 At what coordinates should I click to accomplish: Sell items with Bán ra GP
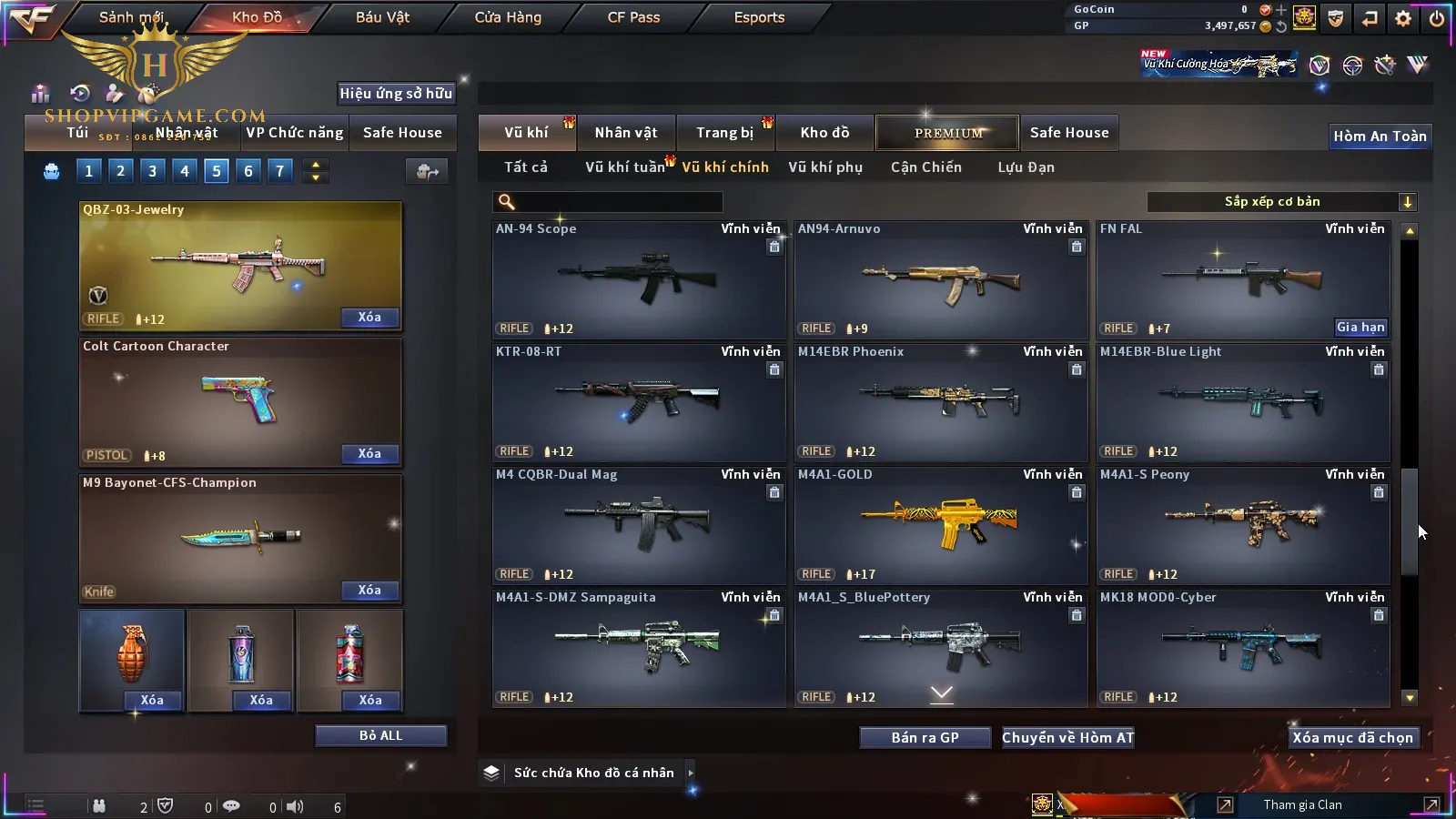925,738
